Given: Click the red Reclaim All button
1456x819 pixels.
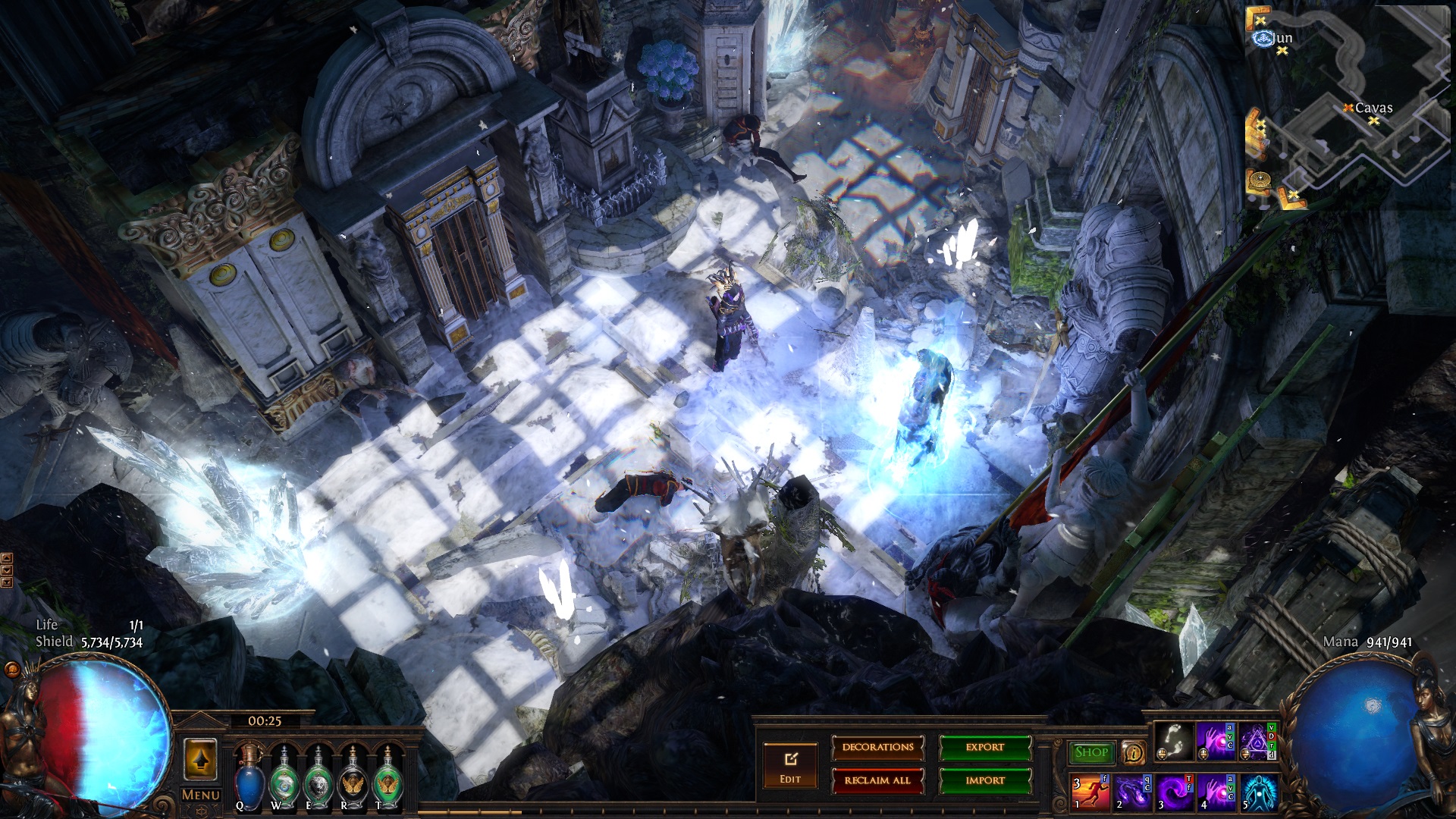Looking at the screenshot, I should [x=877, y=780].
